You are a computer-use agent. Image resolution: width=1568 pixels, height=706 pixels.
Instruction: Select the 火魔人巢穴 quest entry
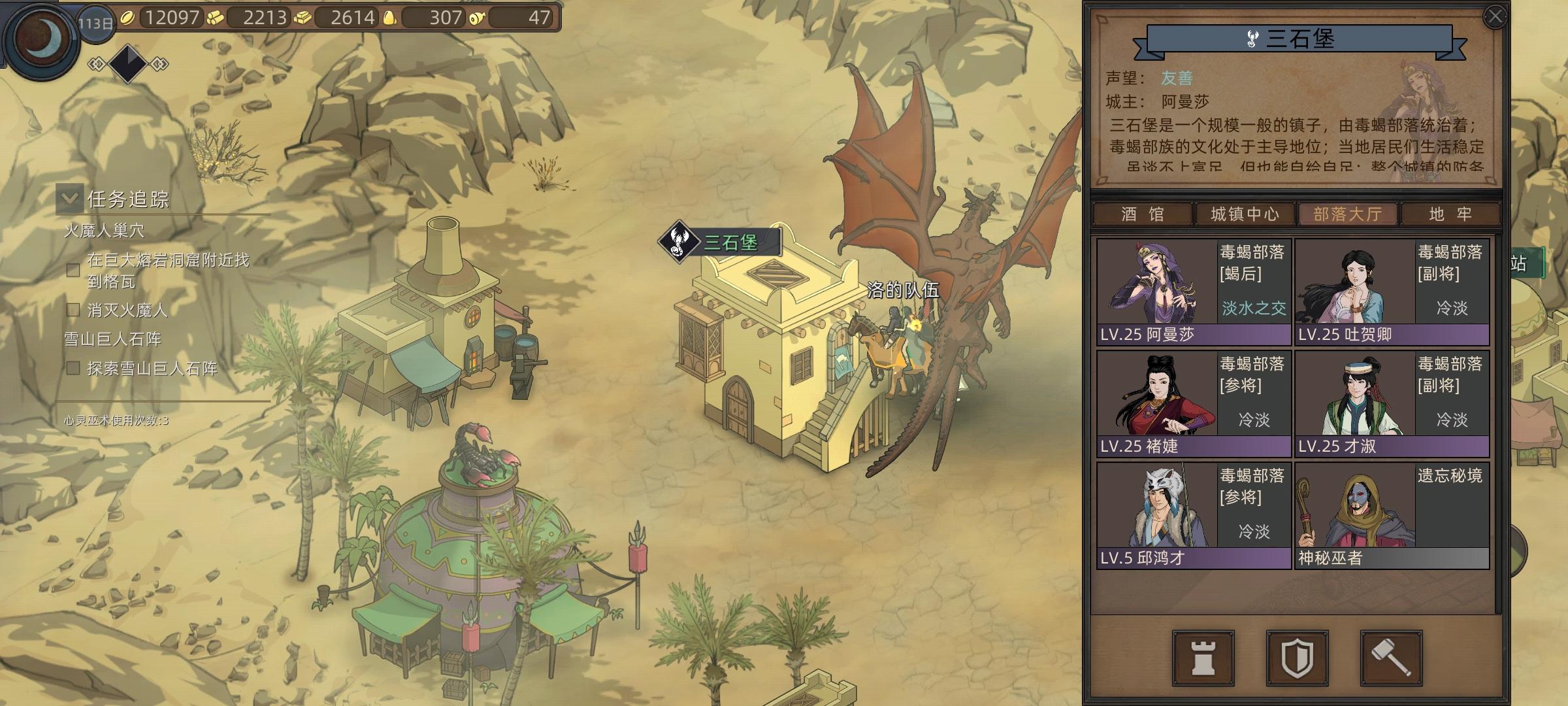click(x=104, y=231)
